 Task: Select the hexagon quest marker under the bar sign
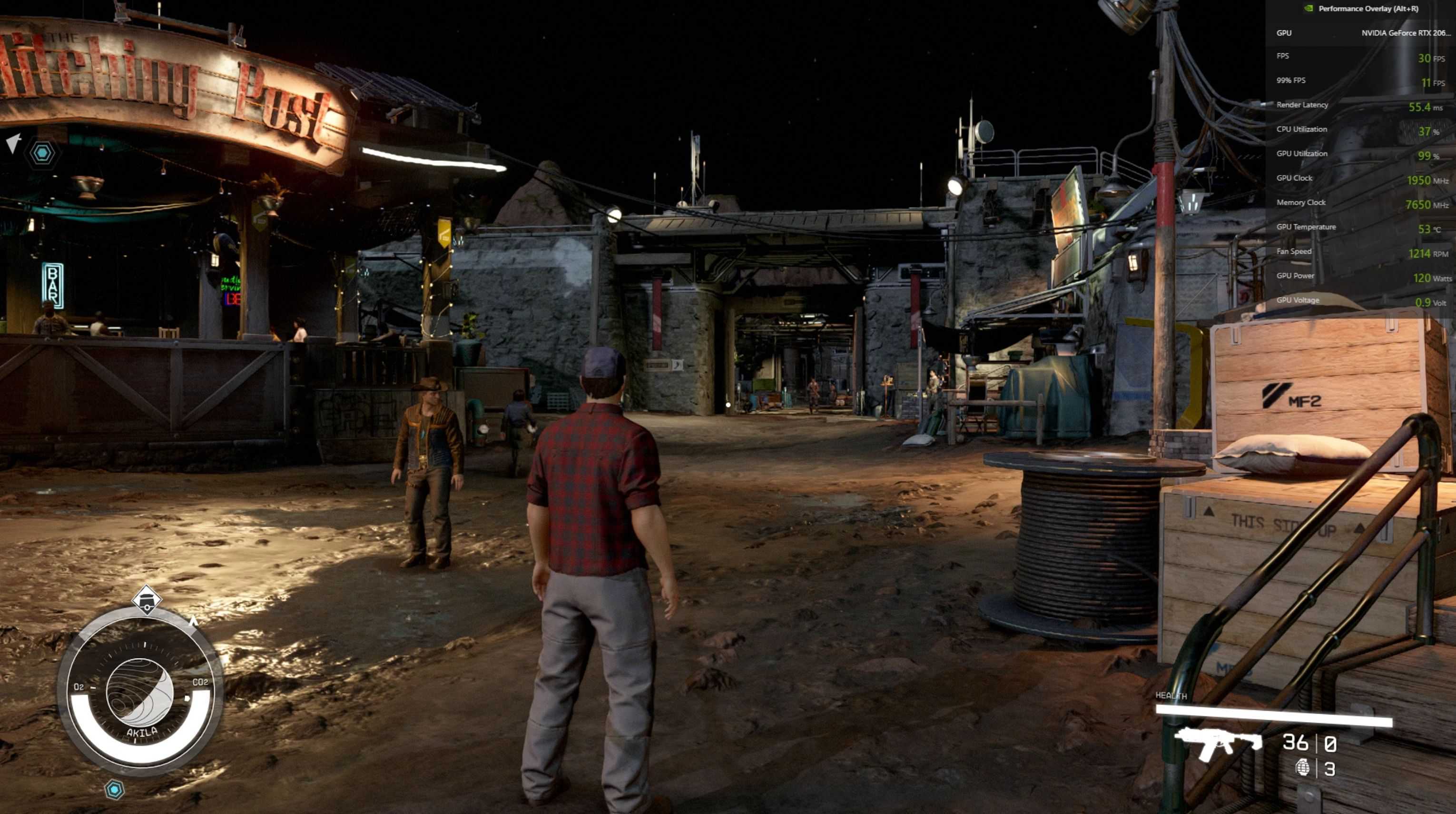pos(42,153)
